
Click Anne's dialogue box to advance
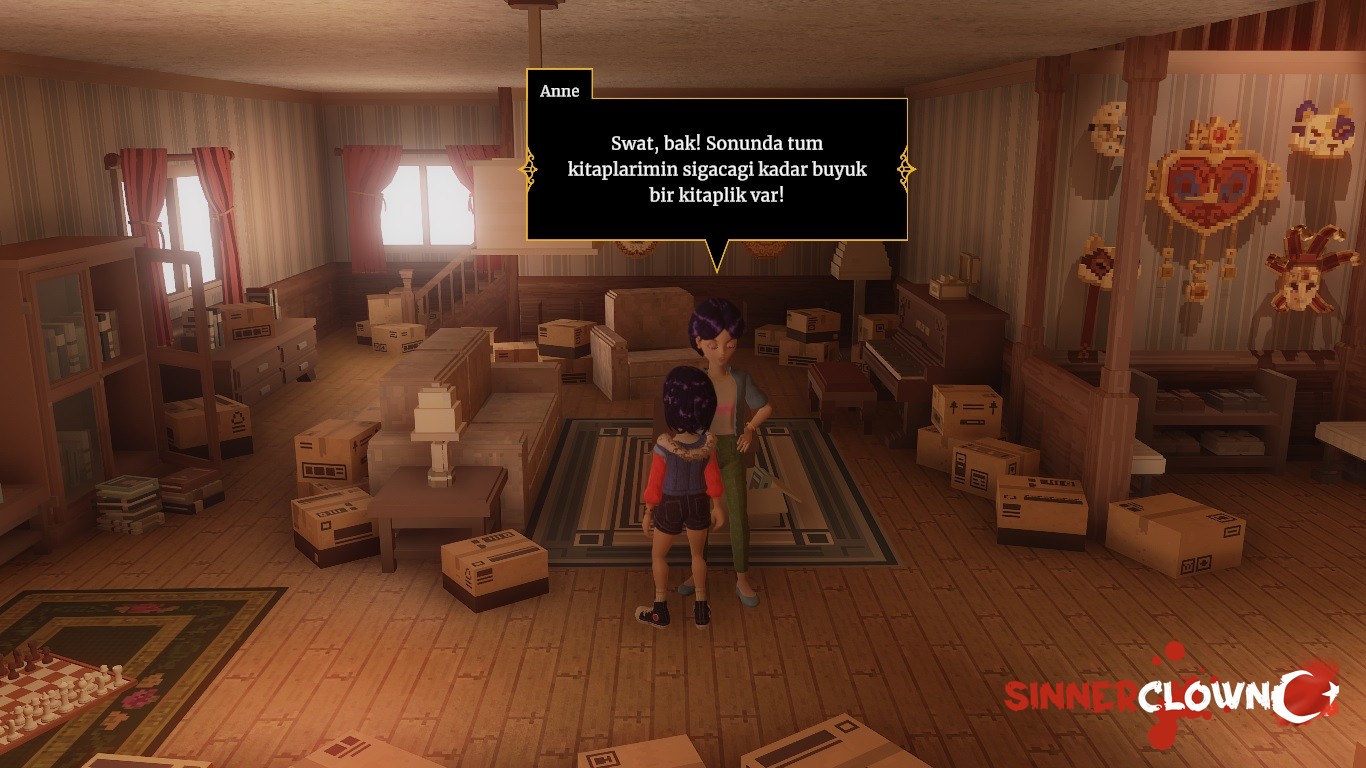(716, 169)
